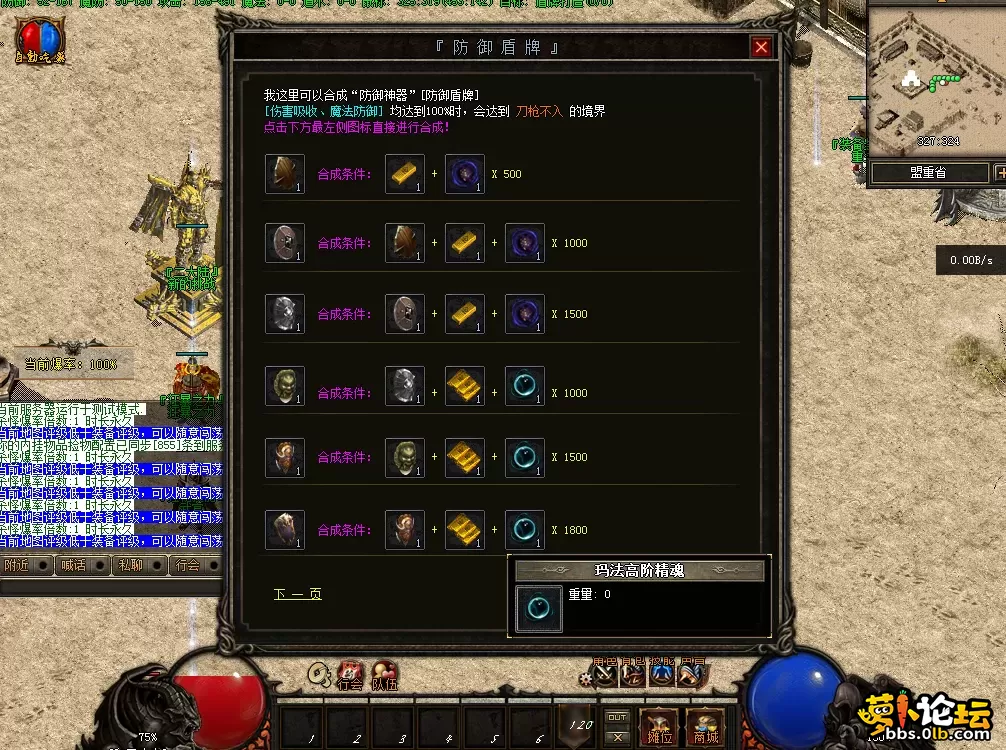Craft the silver round shield result icon
Viewport: 1006px width, 750px height.
[x=285, y=314]
